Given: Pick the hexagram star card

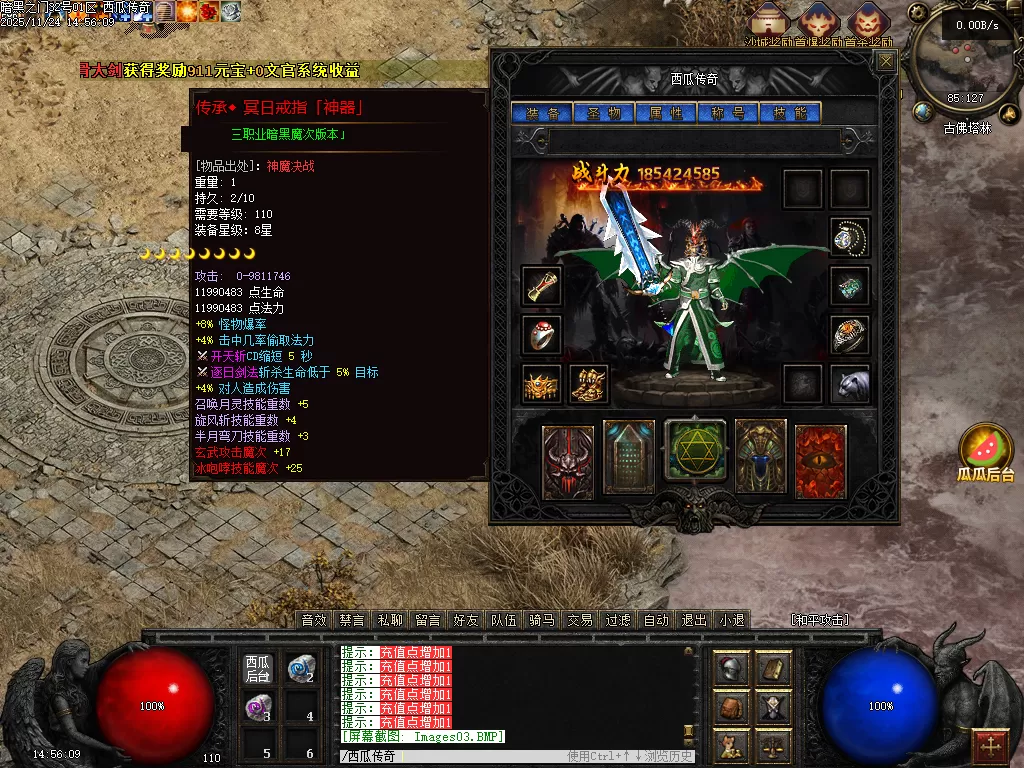Looking at the screenshot, I should coord(691,455).
